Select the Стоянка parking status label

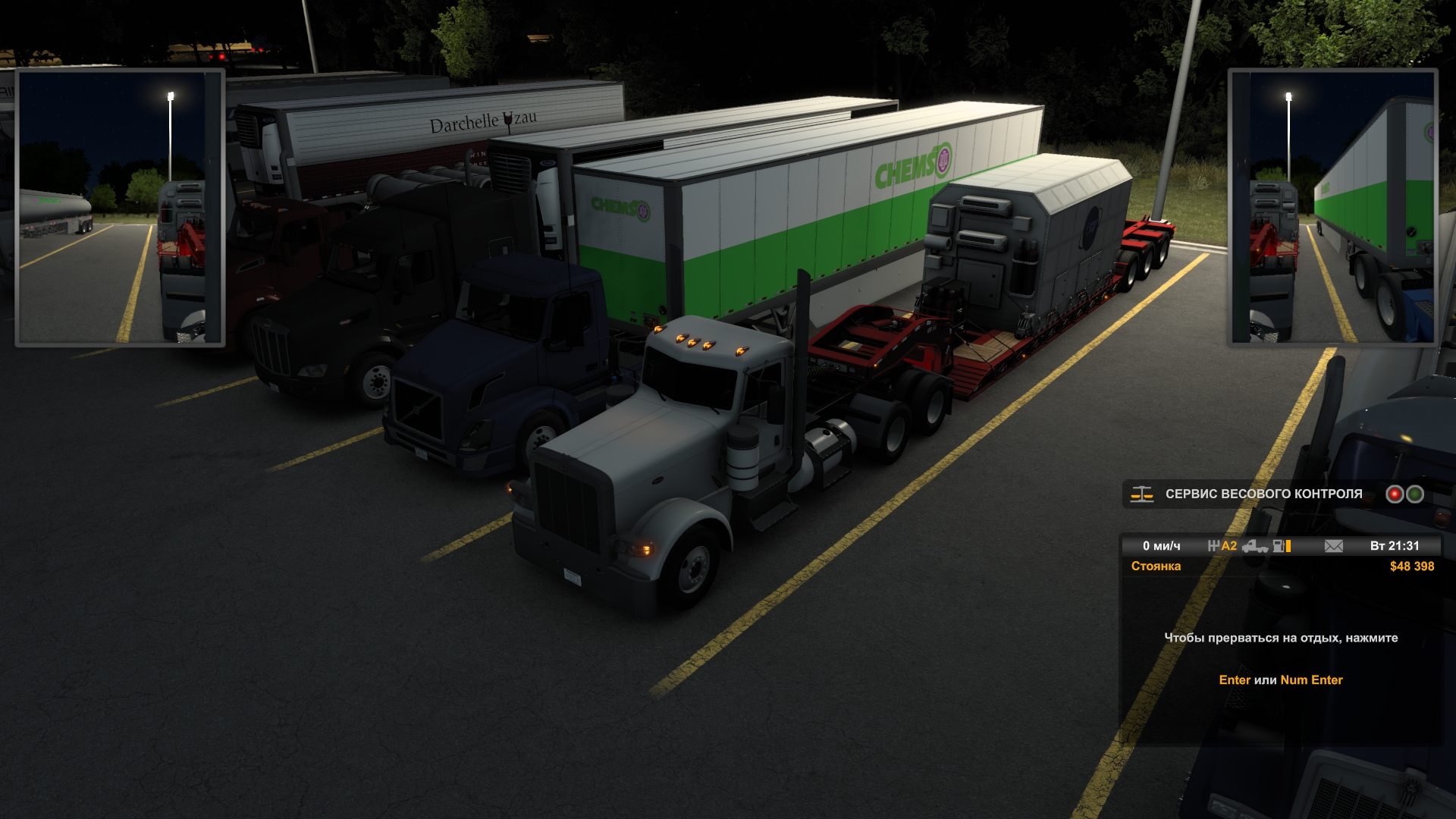point(1156,566)
